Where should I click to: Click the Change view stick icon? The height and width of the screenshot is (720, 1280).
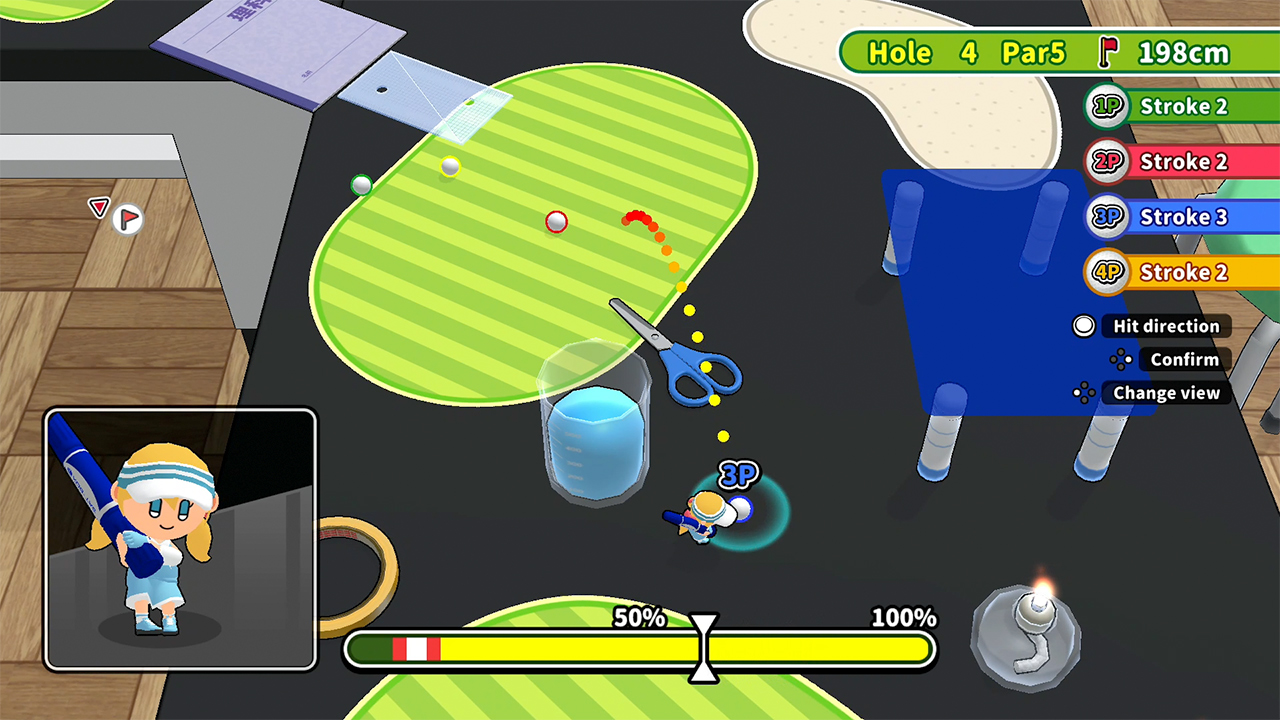click(1084, 393)
